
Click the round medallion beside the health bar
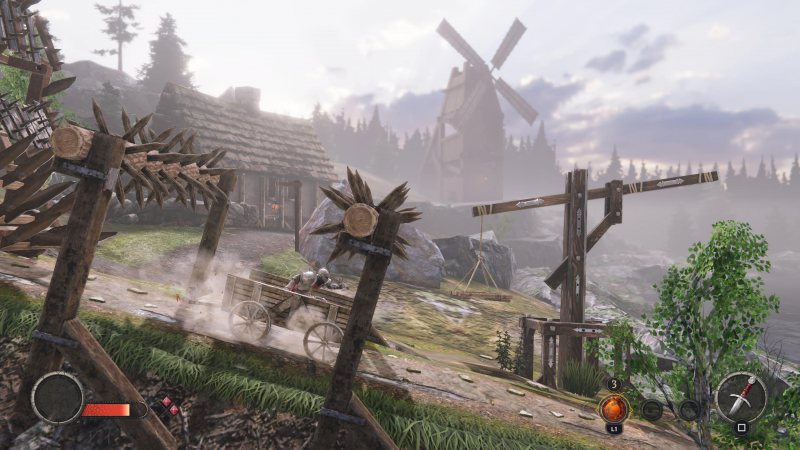pyautogui.click(x=57, y=397)
